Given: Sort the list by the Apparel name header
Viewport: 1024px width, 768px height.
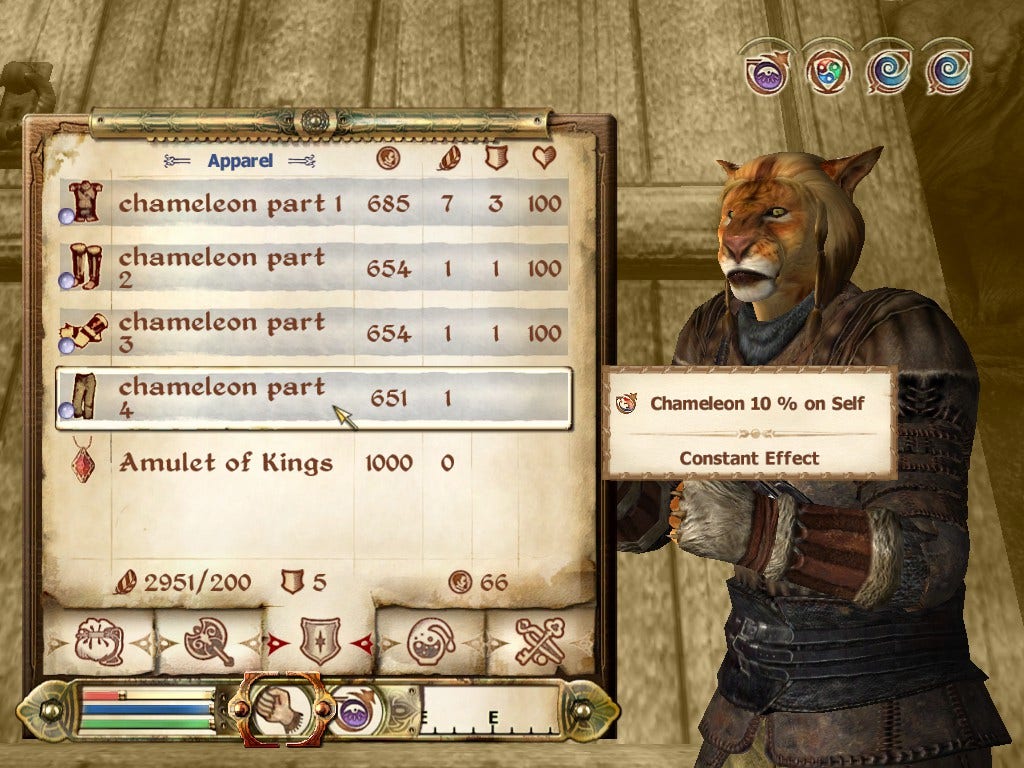Looking at the screenshot, I should (x=241, y=160).
